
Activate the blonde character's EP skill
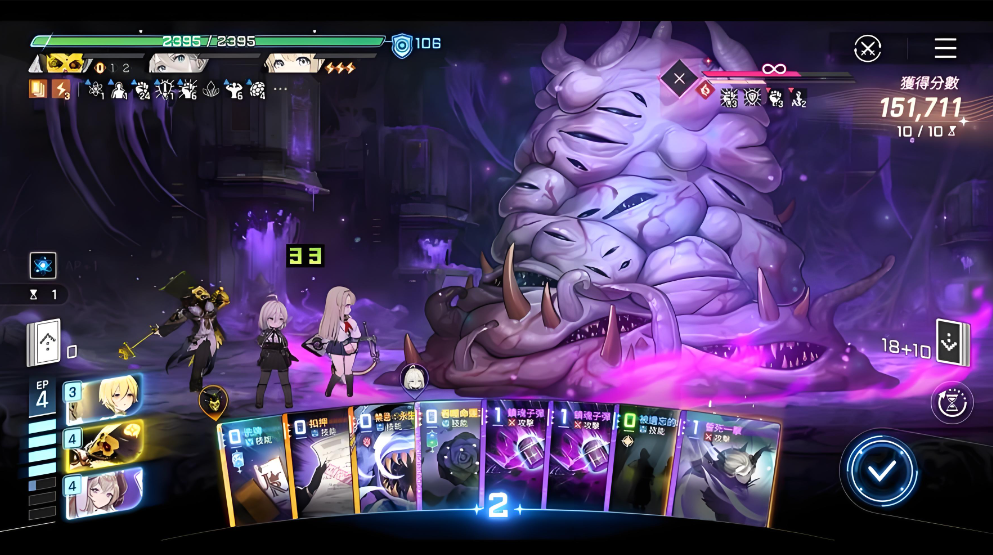104,397
